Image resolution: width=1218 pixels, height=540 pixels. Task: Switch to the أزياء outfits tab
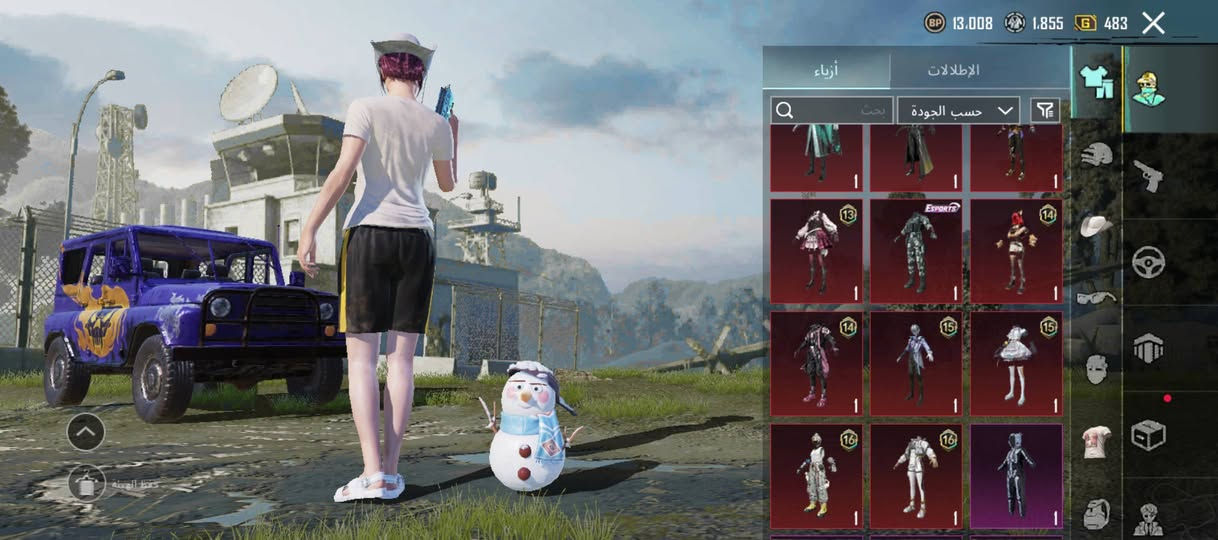tap(826, 70)
